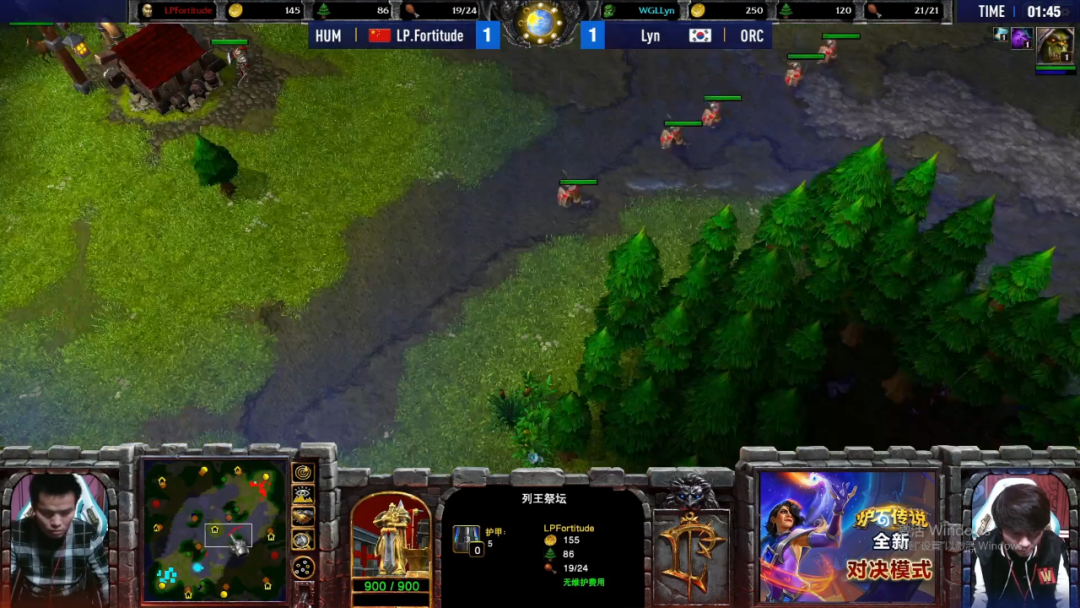Activate the minimap signal ping button
1080x608 pixels.
coord(303,472)
